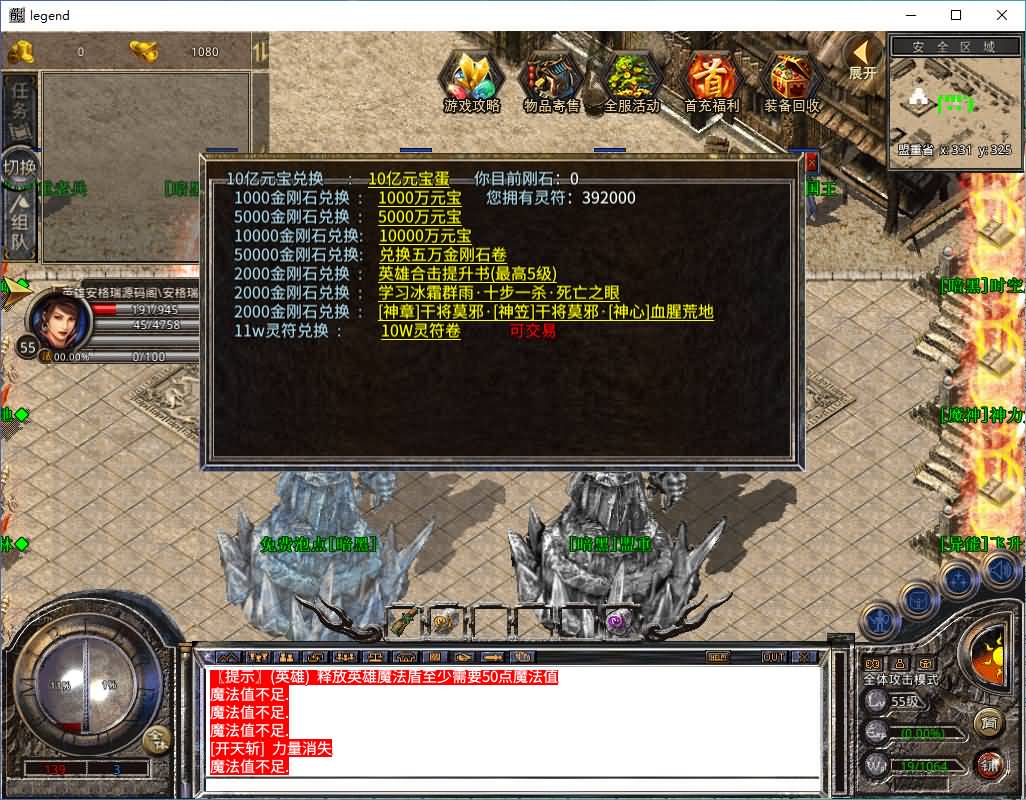The width and height of the screenshot is (1026, 800).
Task: Close the exchange dialog with the red X
Action: (811, 161)
